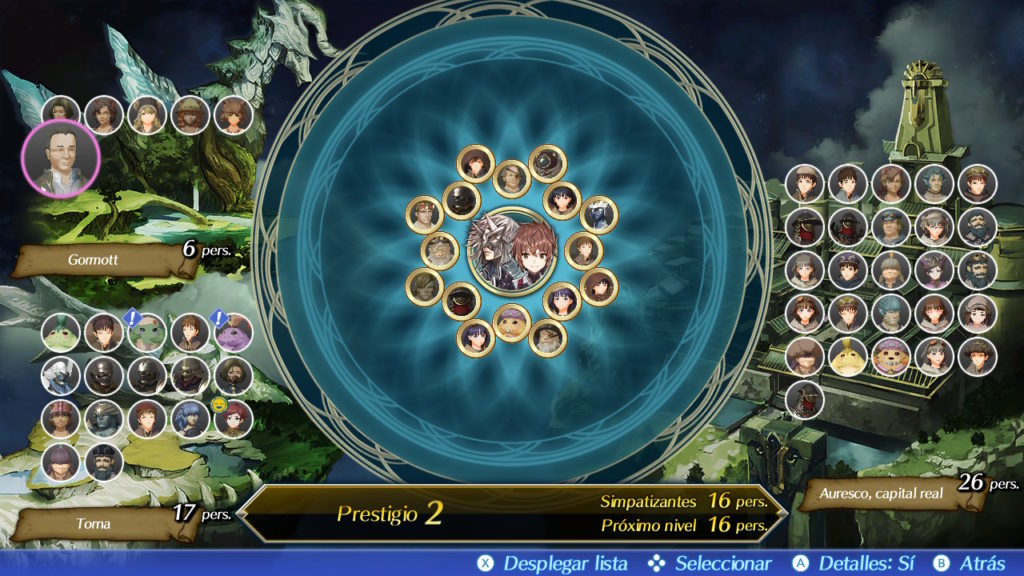Select the green frog portrait with exclamation mark
The image size is (1024, 576).
(x=146, y=333)
